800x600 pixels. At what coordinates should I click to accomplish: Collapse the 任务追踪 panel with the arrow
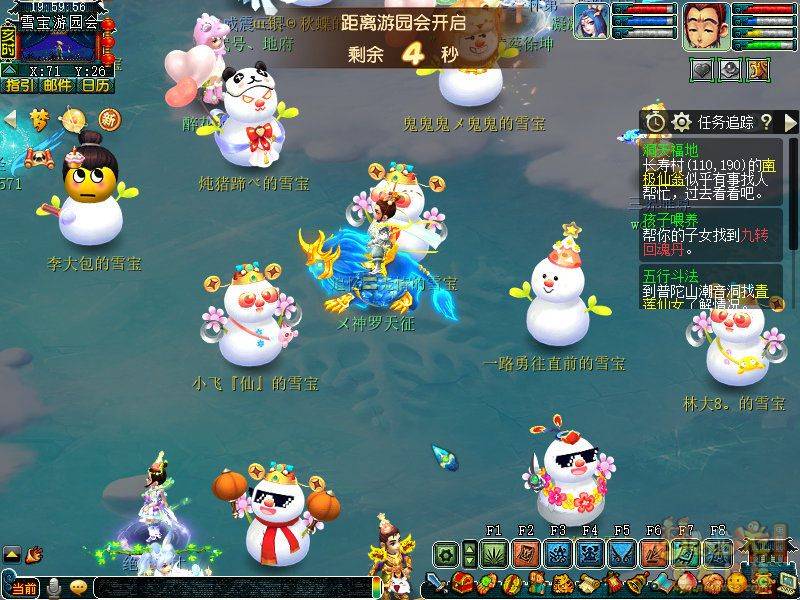coord(791,122)
